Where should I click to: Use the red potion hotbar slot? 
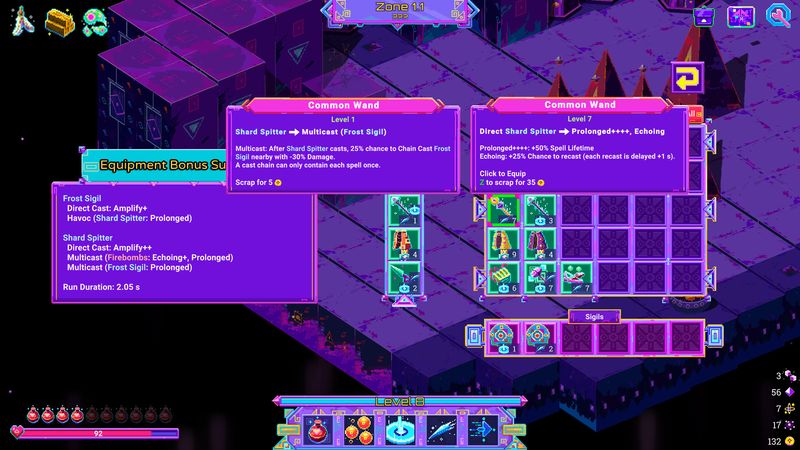(314, 428)
